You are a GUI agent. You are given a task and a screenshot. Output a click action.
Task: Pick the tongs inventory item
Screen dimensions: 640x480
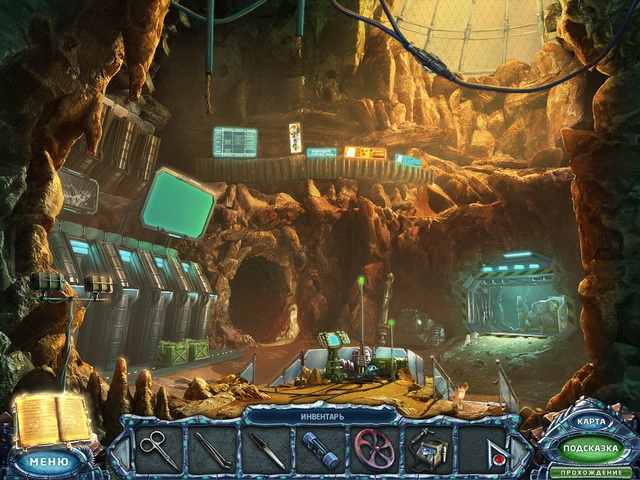coord(212,449)
